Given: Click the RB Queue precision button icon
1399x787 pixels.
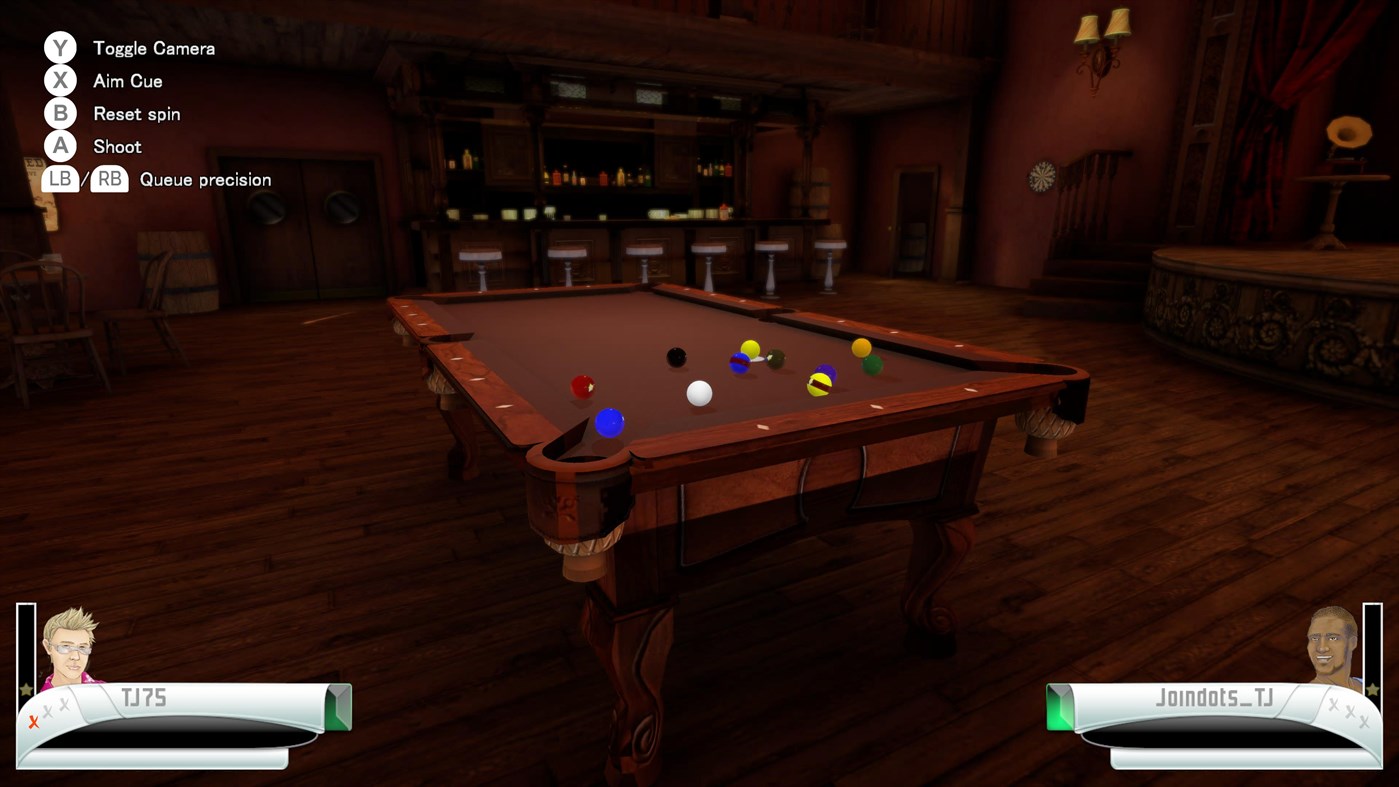Looking at the screenshot, I should pos(108,179).
